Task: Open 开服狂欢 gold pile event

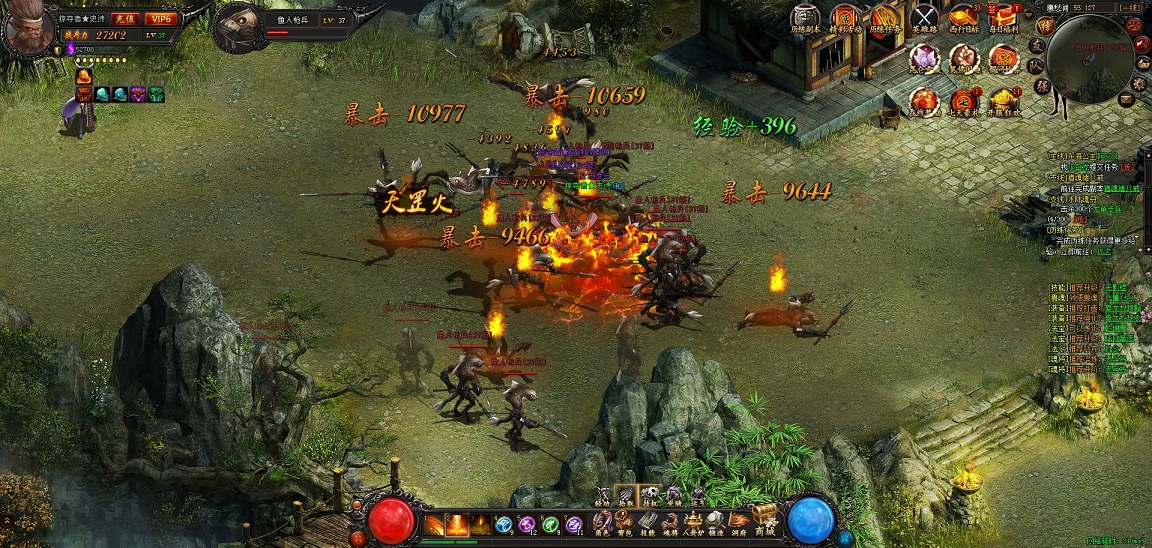Action: point(1003,101)
